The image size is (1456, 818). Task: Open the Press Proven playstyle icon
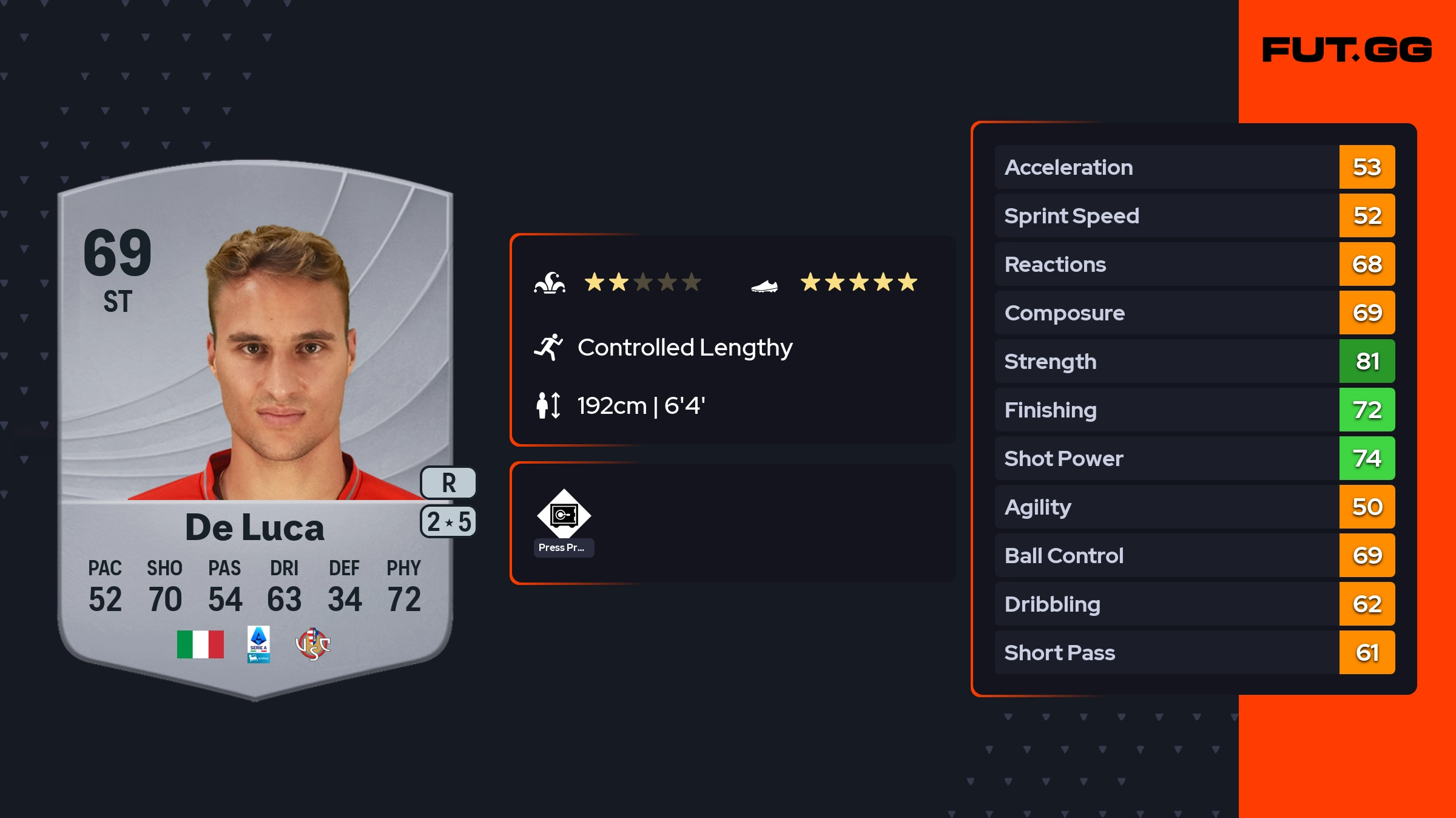pyautogui.click(x=564, y=516)
